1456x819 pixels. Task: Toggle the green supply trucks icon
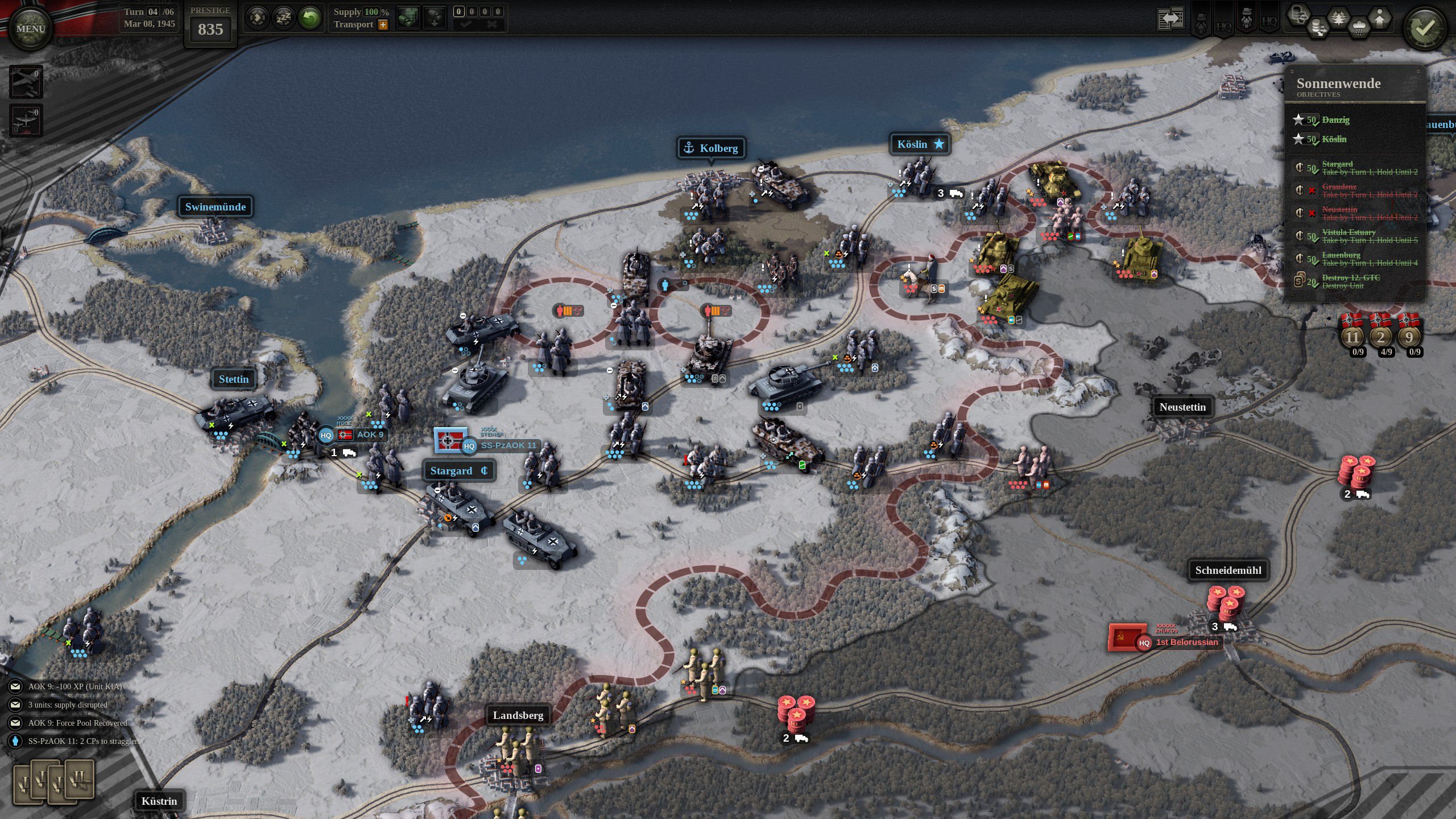407,18
